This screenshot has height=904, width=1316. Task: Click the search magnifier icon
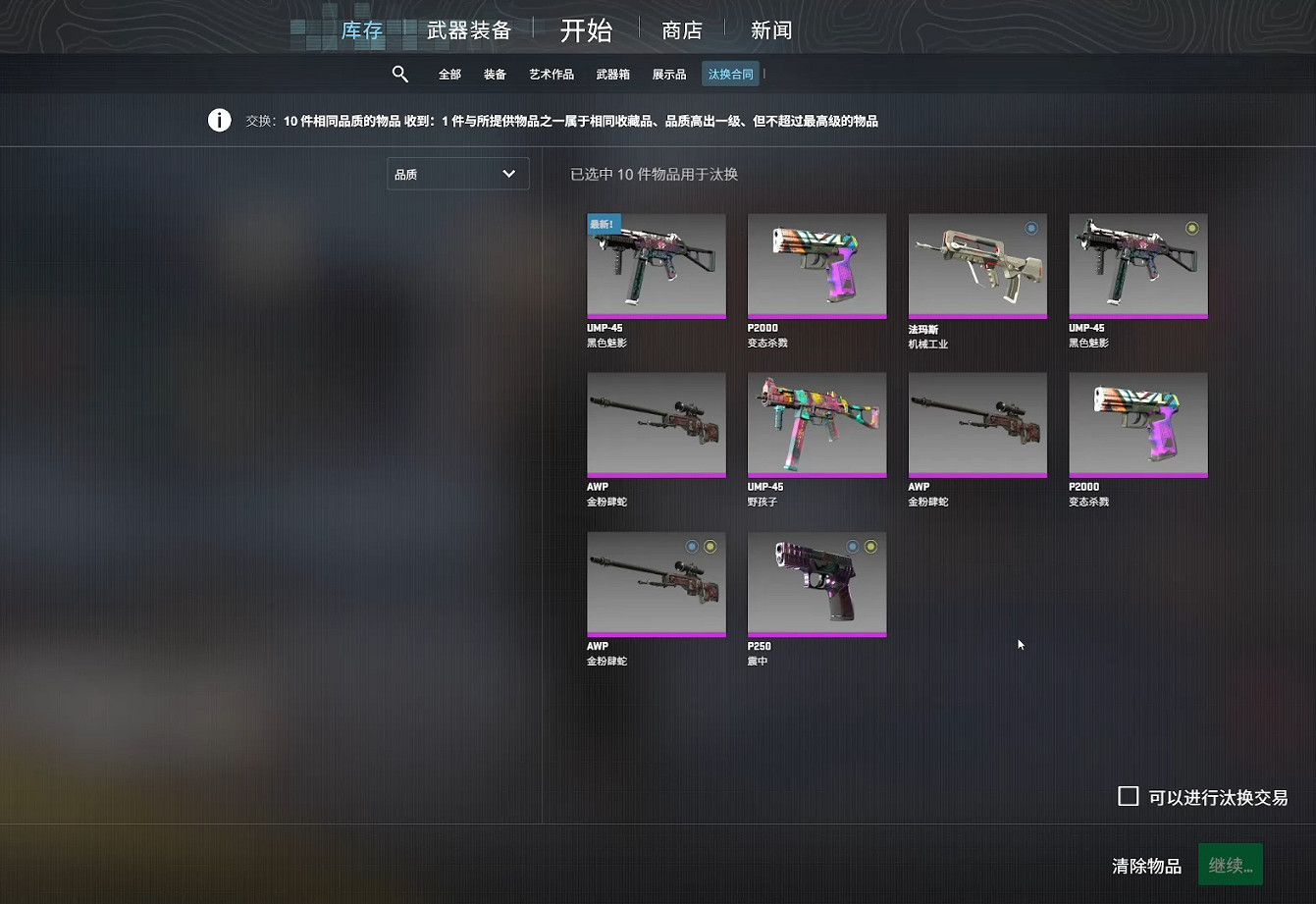(400, 73)
